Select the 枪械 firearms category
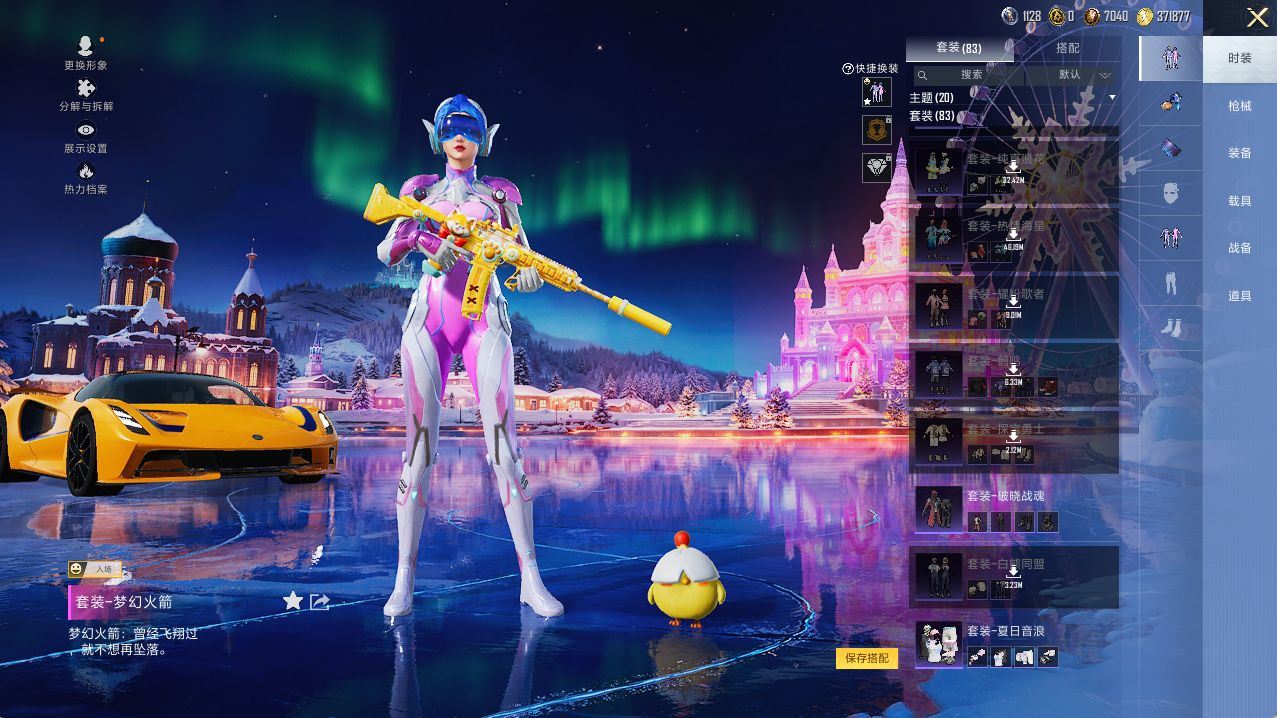The image size is (1277, 718). pos(1240,105)
